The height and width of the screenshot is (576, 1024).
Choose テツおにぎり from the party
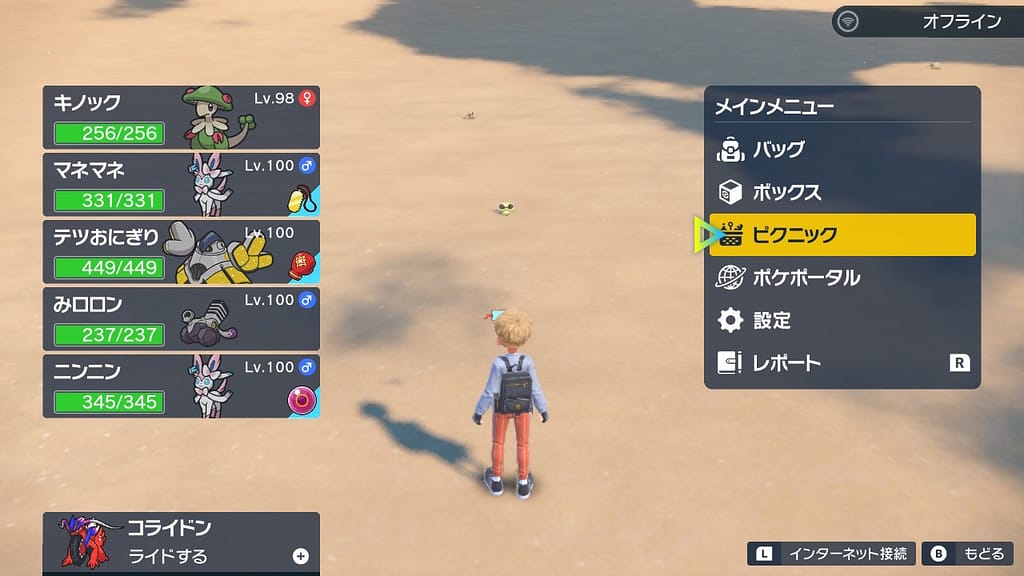pos(181,251)
